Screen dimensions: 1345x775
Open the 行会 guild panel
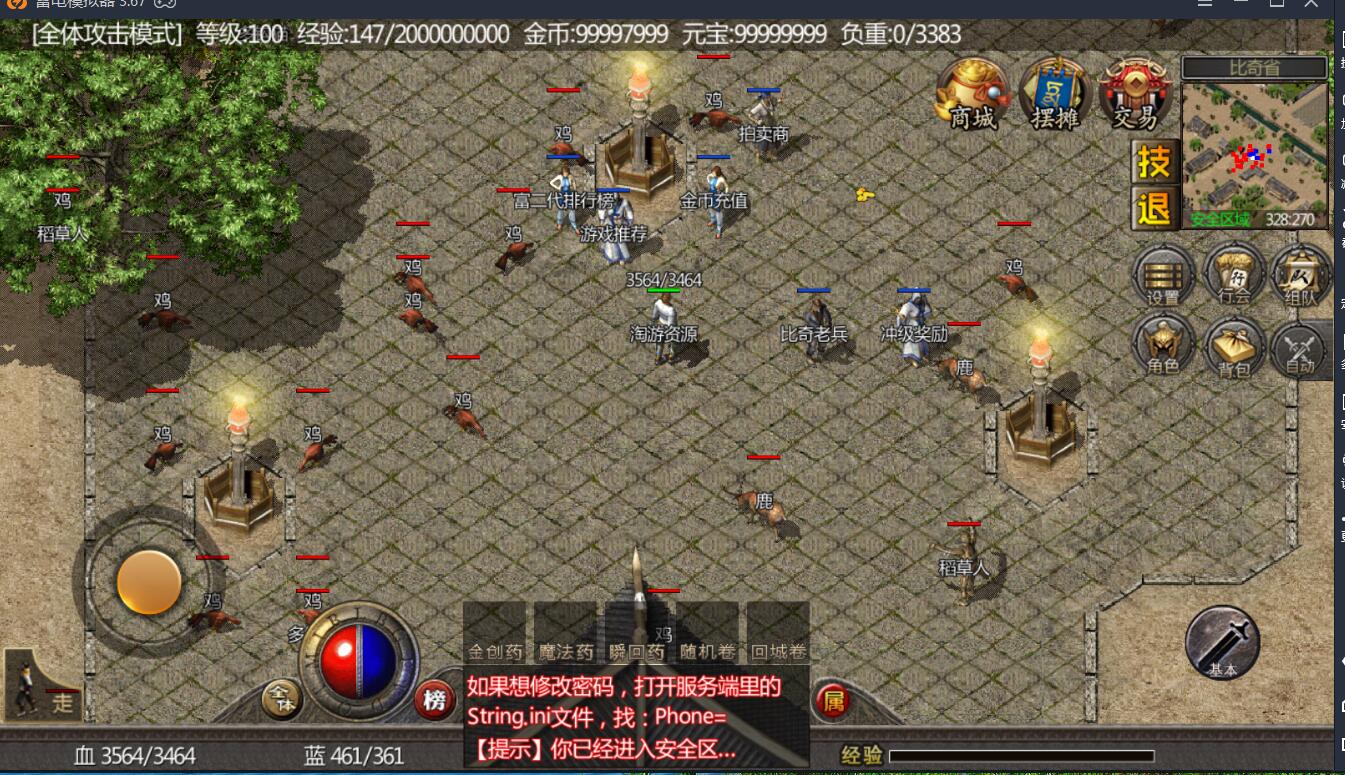click(x=1234, y=275)
